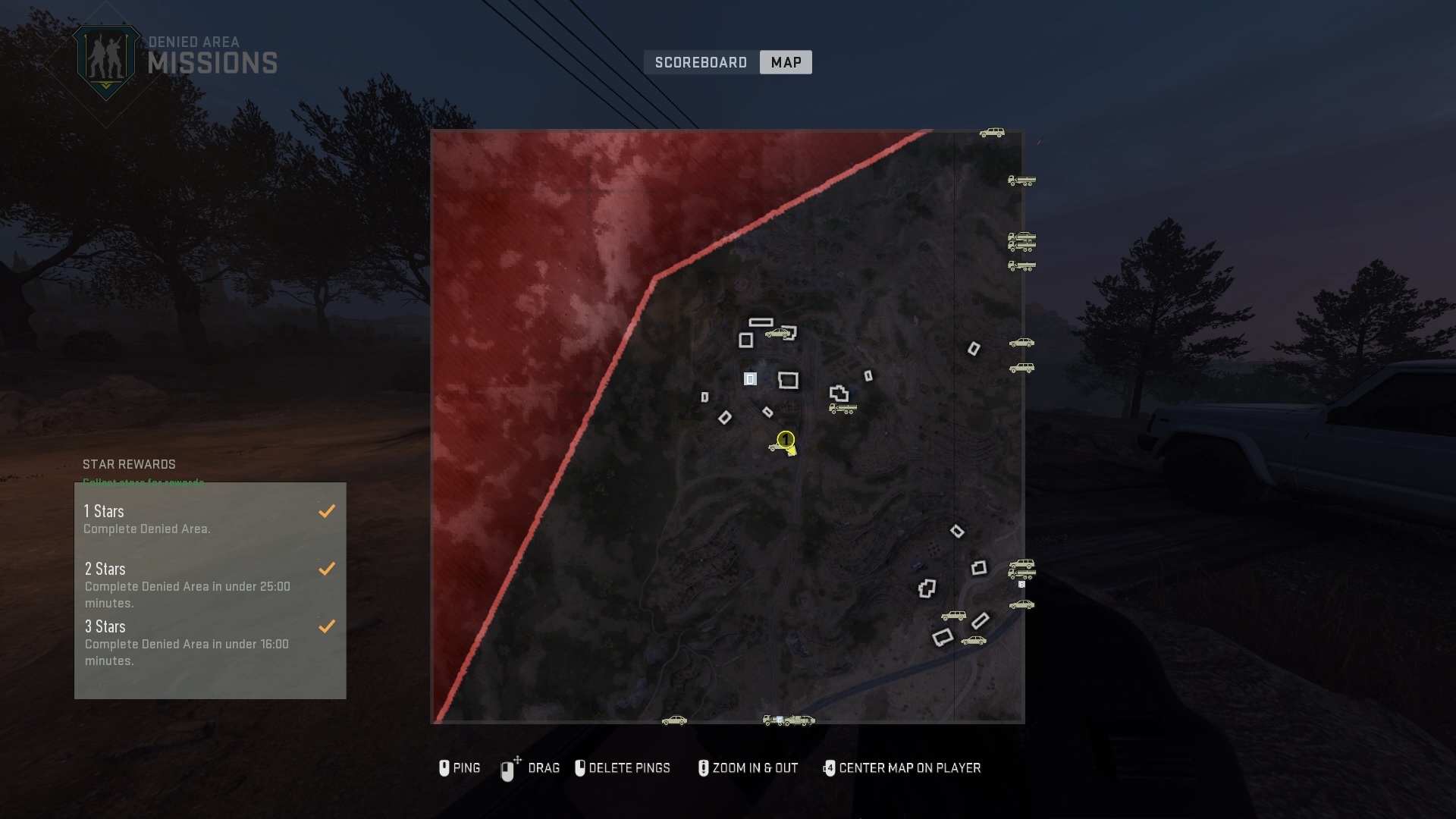Switch to the Scoreboard tab
The height and width of the screenshot is (819, 1456).
coord(701,62)
